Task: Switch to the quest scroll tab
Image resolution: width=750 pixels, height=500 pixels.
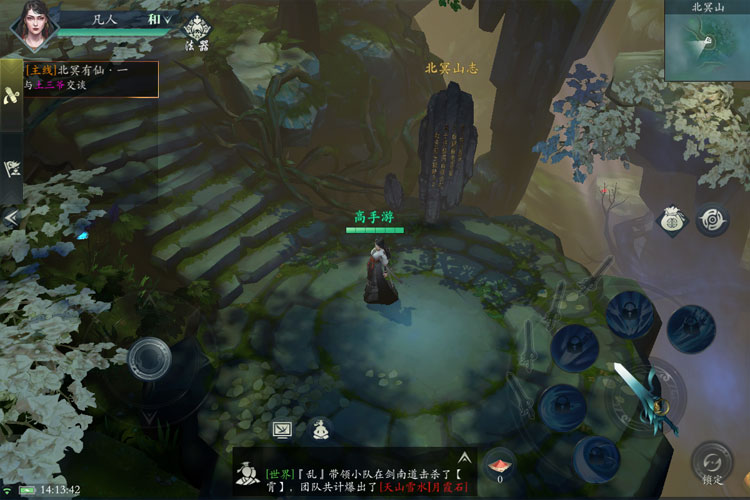Action: (x=11, y=95)
